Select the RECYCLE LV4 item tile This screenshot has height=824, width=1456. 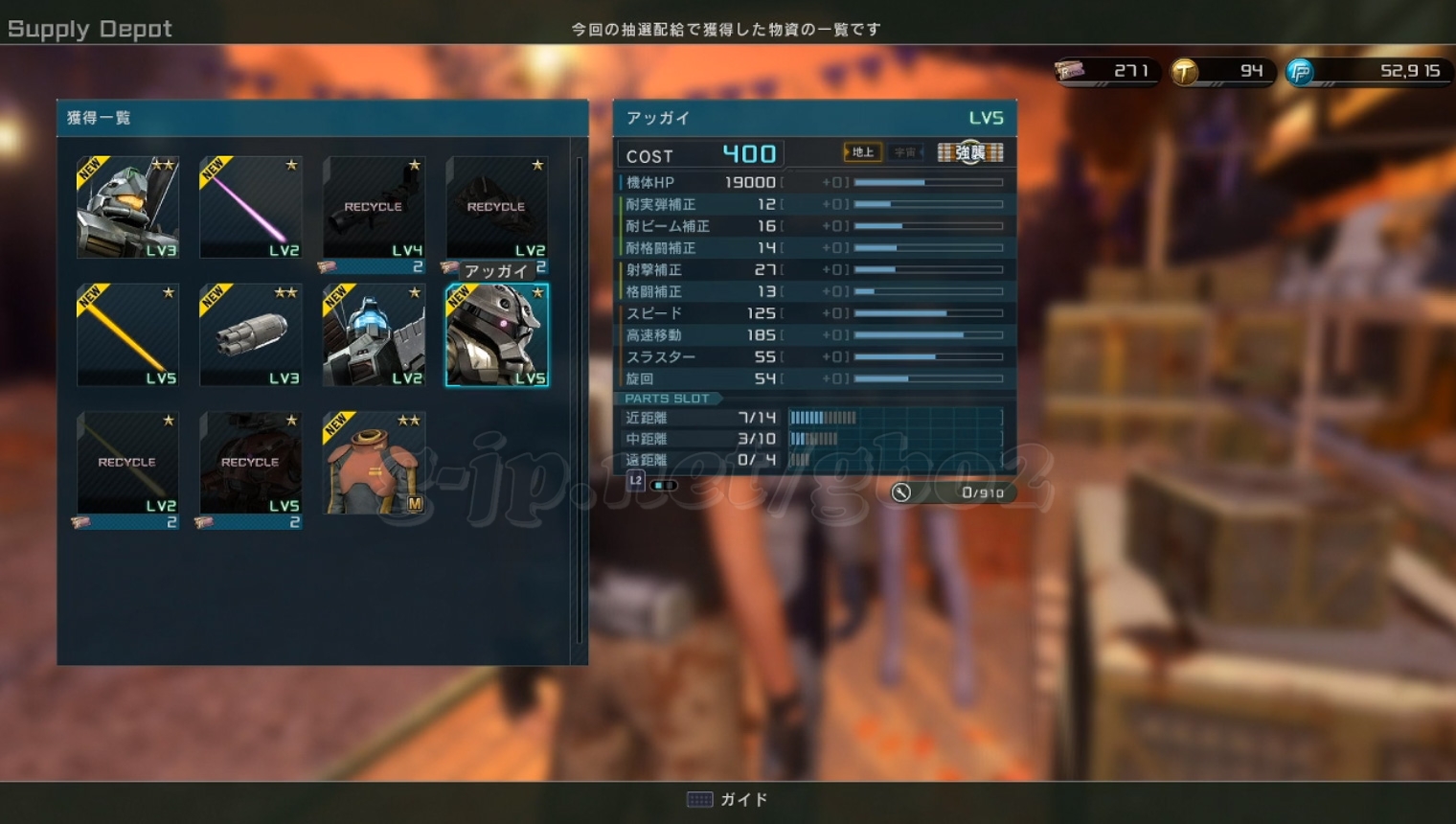pyautogui.click(x=374, y=208)
